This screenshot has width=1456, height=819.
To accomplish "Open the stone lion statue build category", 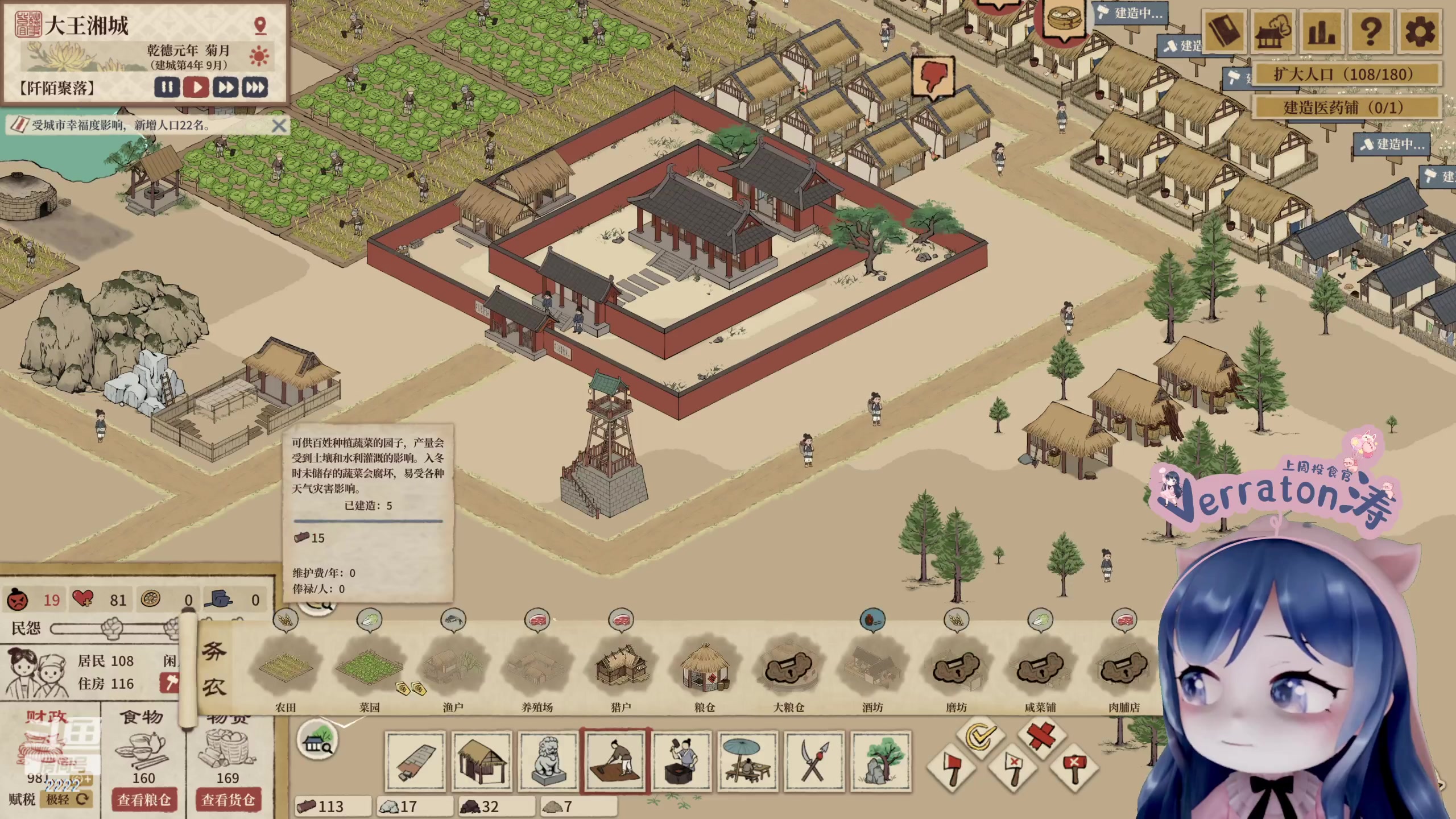I will (x=548, y=762).
